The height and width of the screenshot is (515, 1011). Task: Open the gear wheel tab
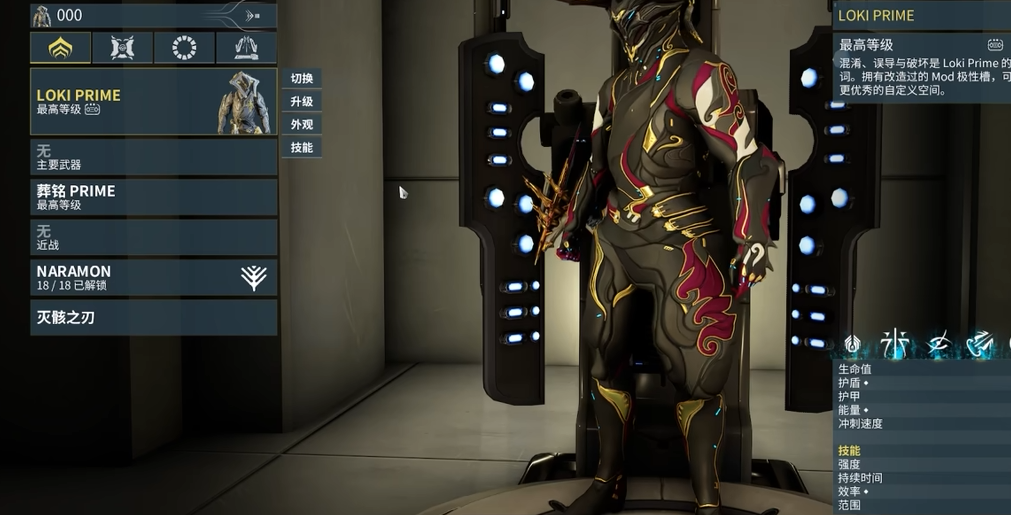click(x=184, y=47)
